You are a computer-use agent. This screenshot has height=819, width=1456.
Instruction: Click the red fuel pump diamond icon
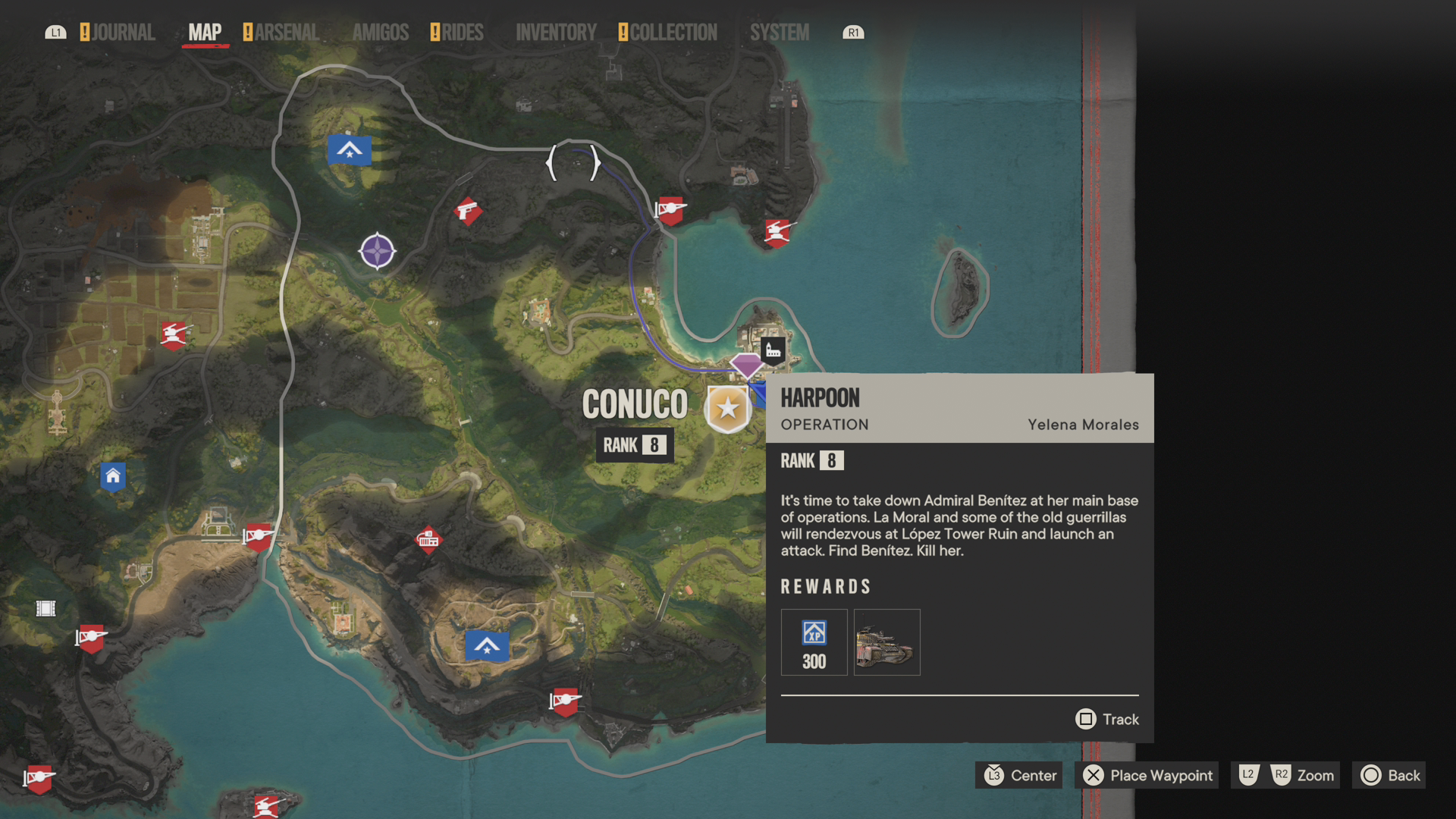[x=428, y=541]
